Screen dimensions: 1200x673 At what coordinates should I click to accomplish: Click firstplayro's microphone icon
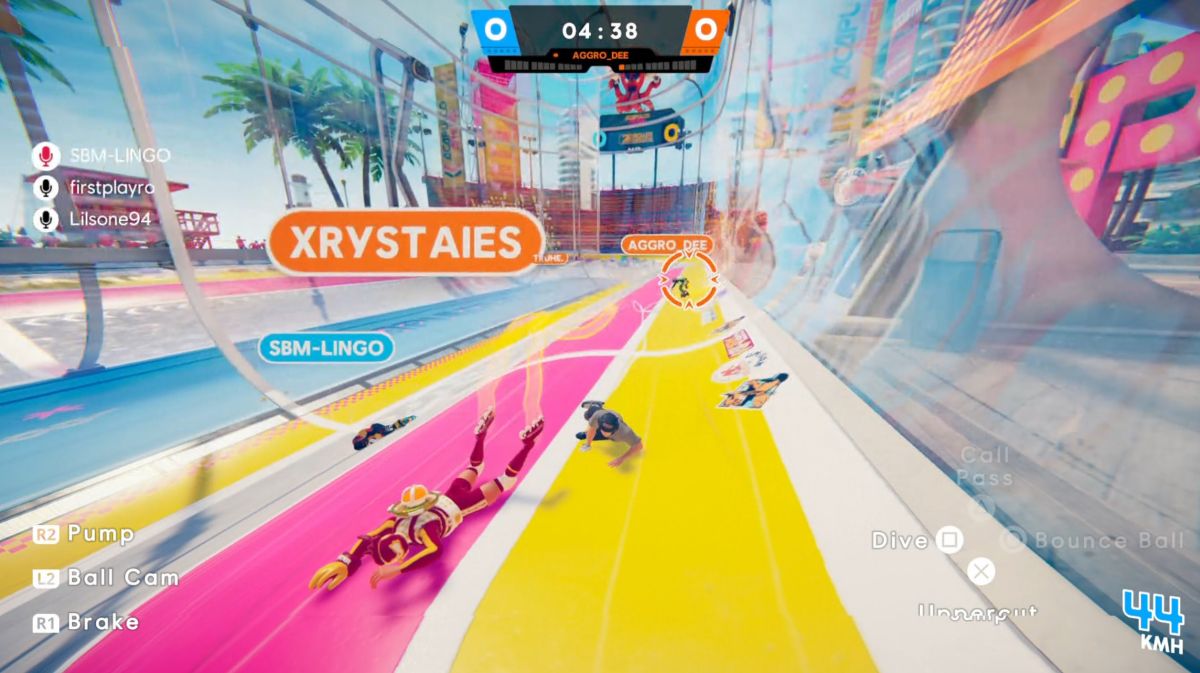tap(44, 187)
